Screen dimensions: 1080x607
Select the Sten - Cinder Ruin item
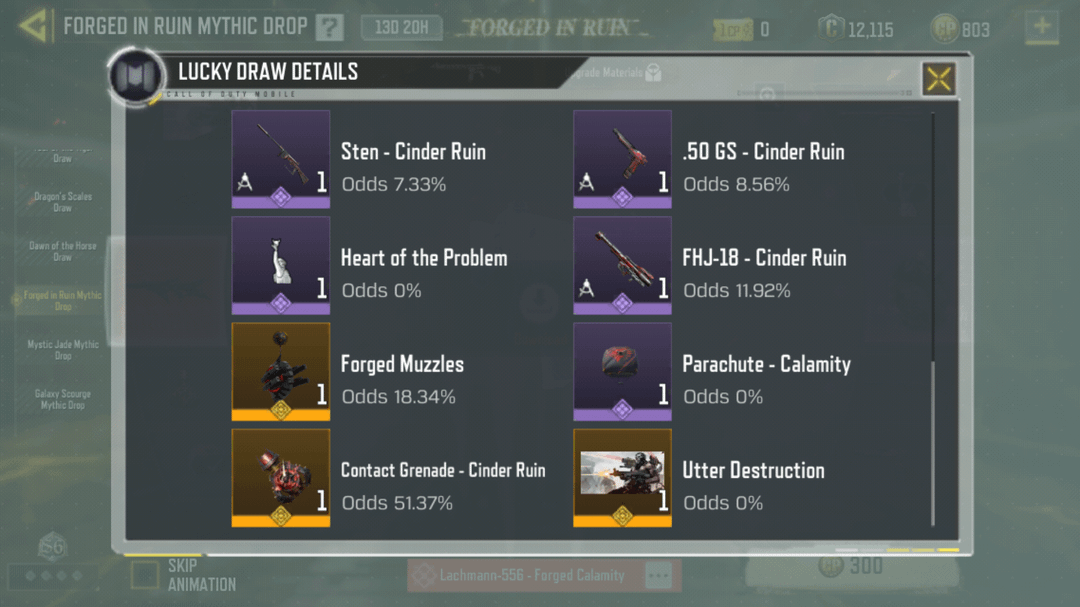click(x=281, y=159)
